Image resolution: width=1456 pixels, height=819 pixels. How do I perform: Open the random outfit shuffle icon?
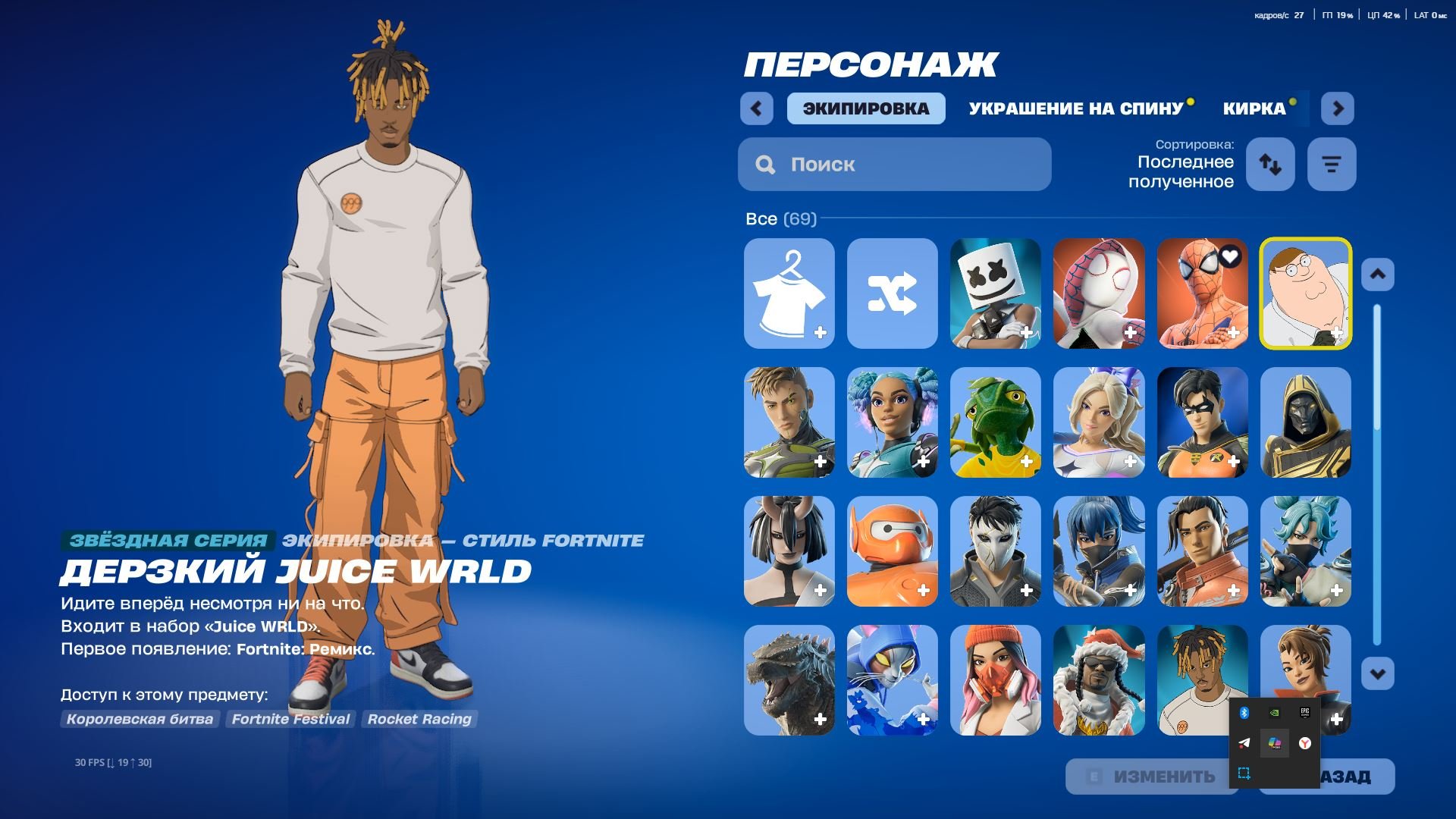pyautogui.click(x=892, y=293)
